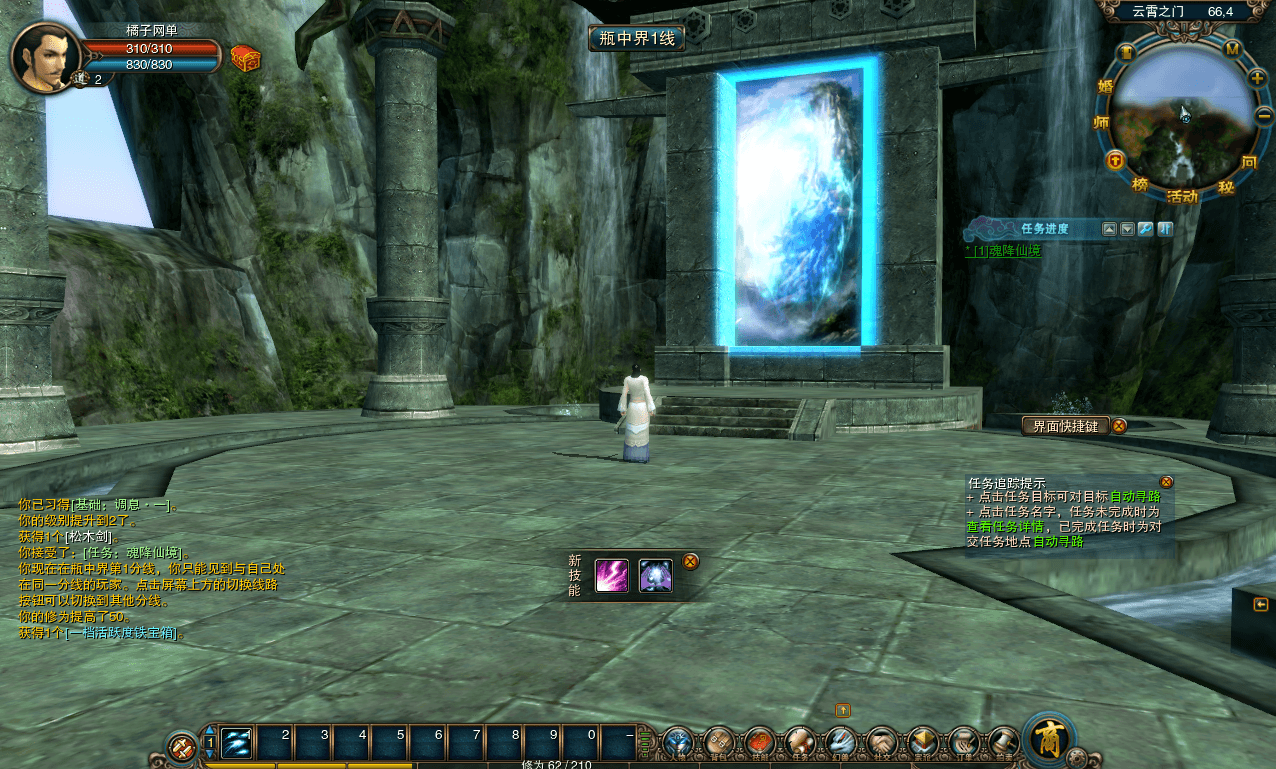Open the 技能 skills book
Screen dimensions: 1276x769
(x=760, y=741)
